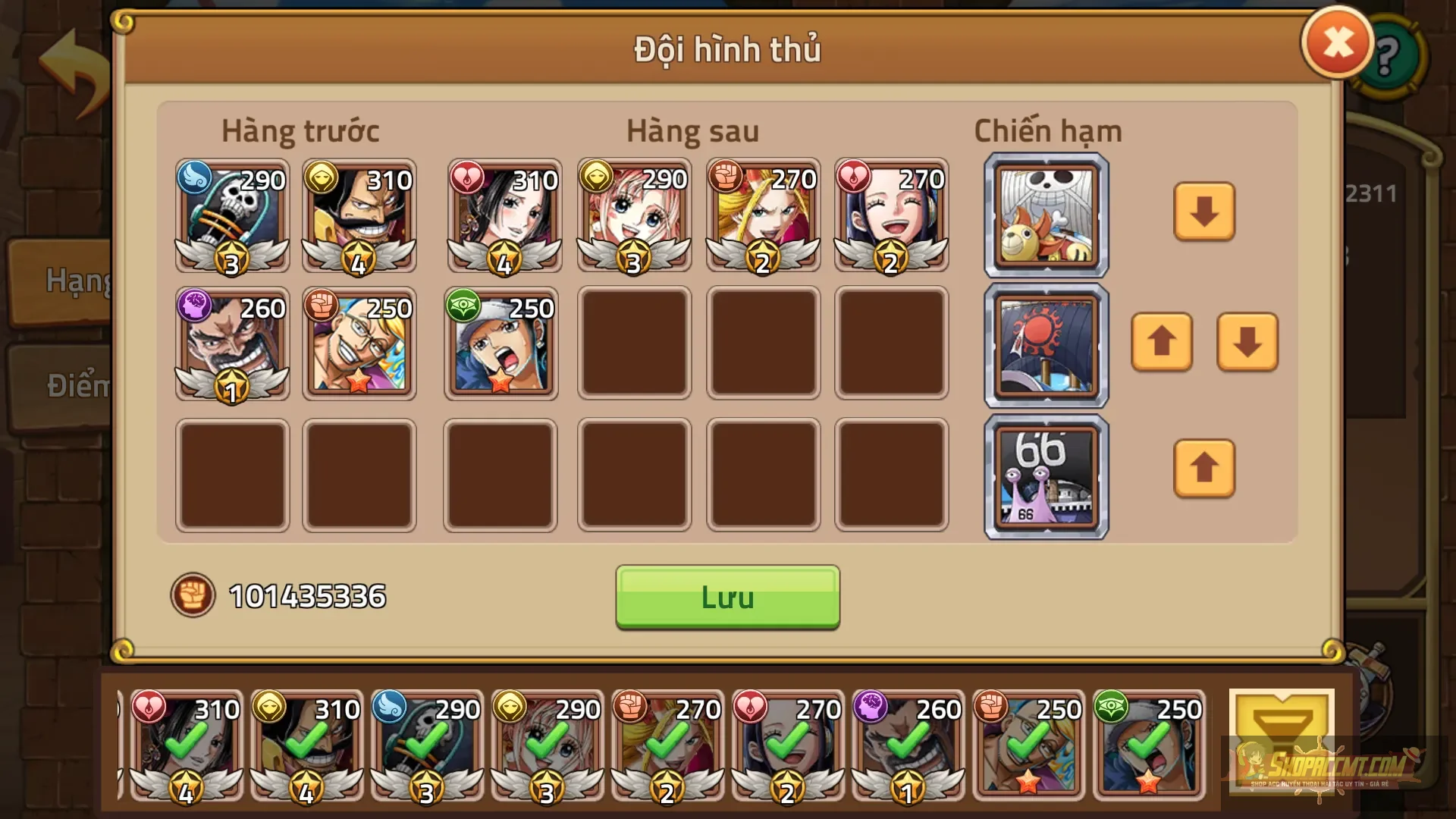Viewport: 1456px width, 819px height.
Task: Click the Thousand Sunny warship thumbnail under Chiến hạm
Action: 1045,215
